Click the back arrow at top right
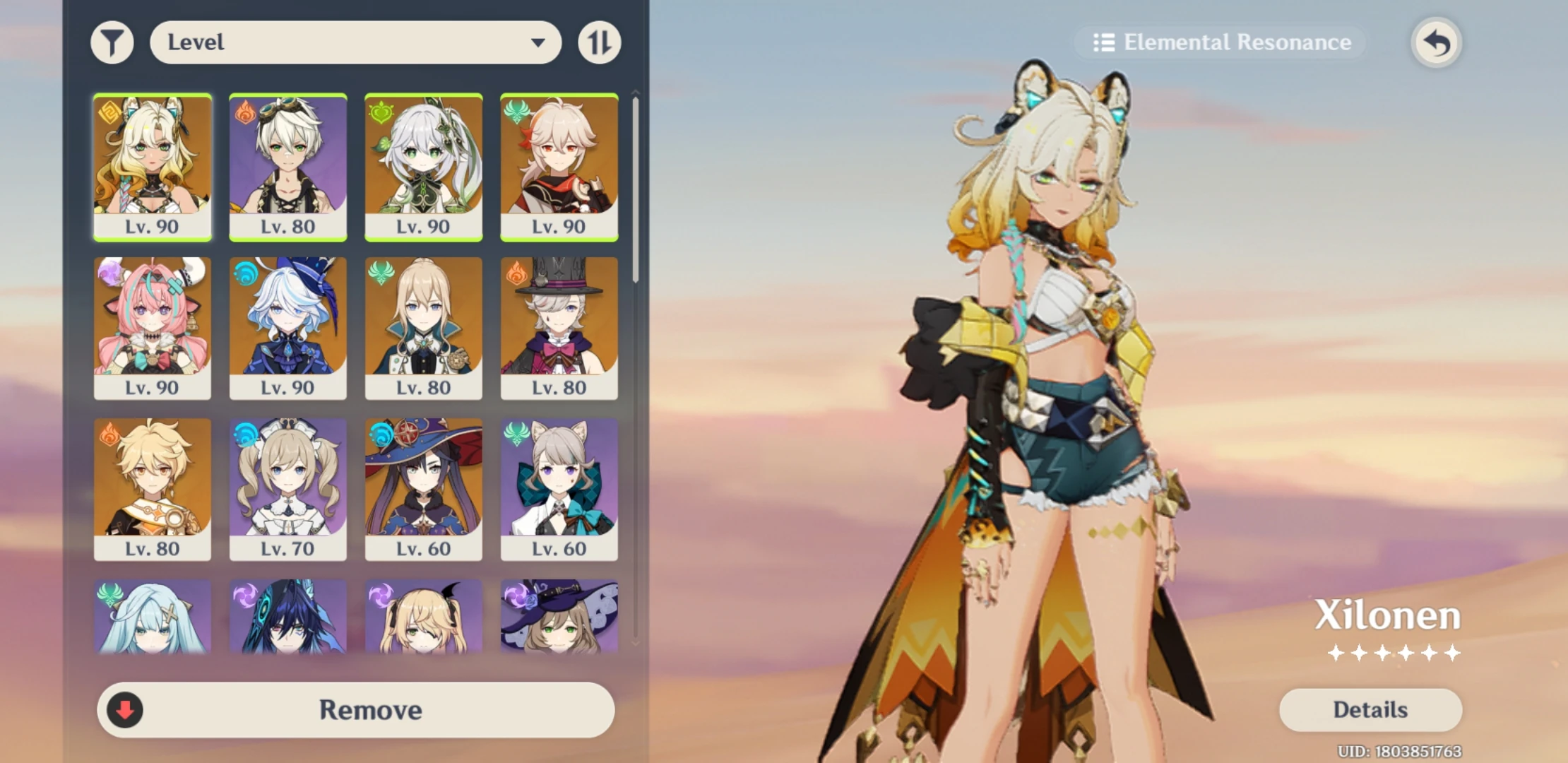This screenshot has height=763, width=1568. coord(1435,42)
